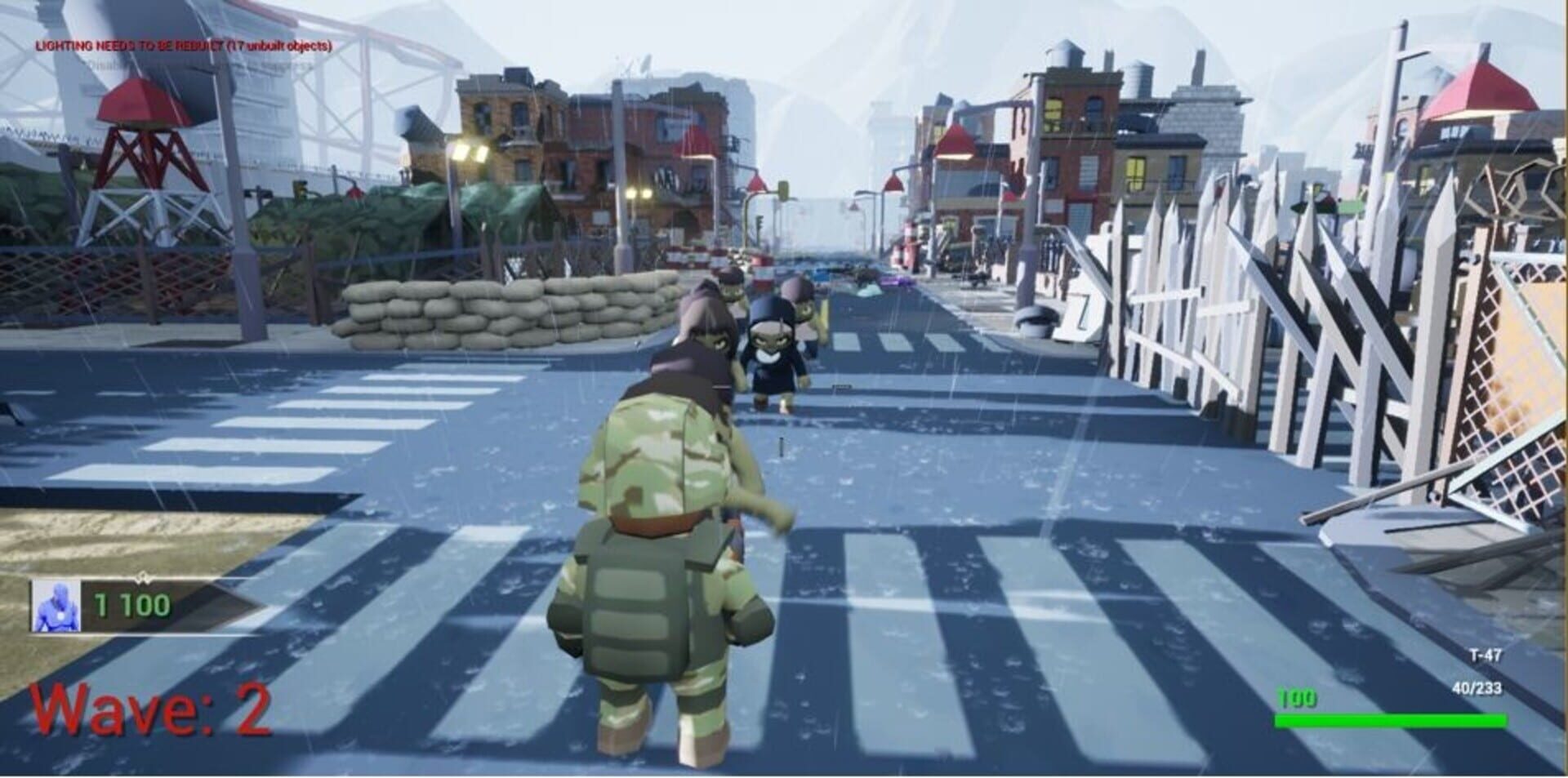The width and height of the screenshot is (1568, 778).
Task: Click the green health bar at bottom right
Action: coord(1388,720)
